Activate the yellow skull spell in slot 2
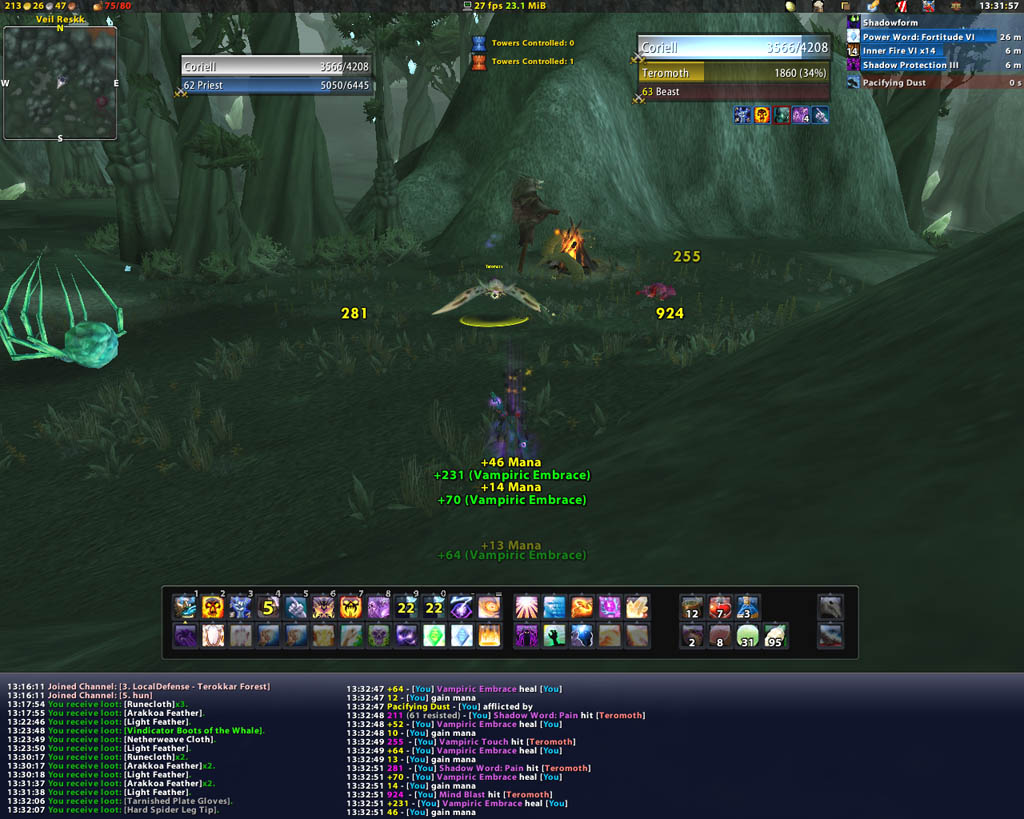1024x819 pixels. point(213,607)
